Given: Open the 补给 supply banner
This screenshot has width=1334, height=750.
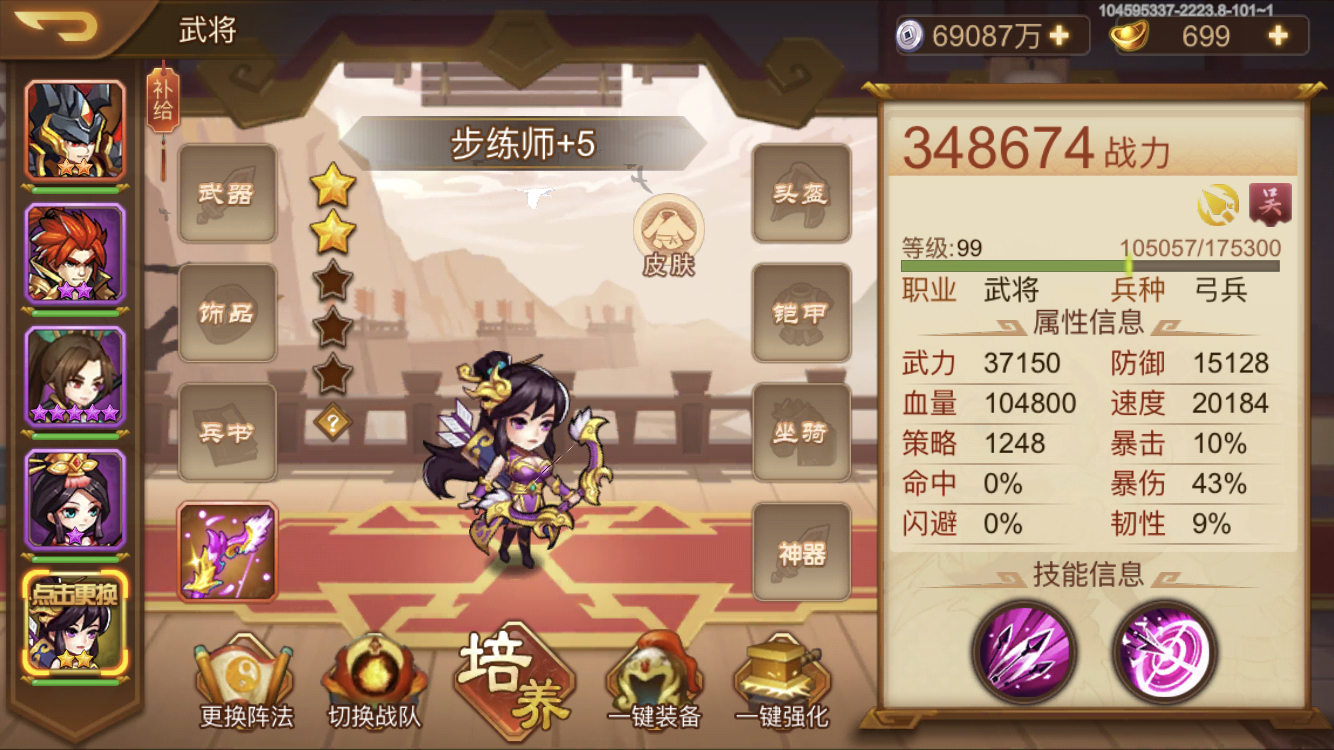Looking at the screenshot, I should [x=162, y=100].
